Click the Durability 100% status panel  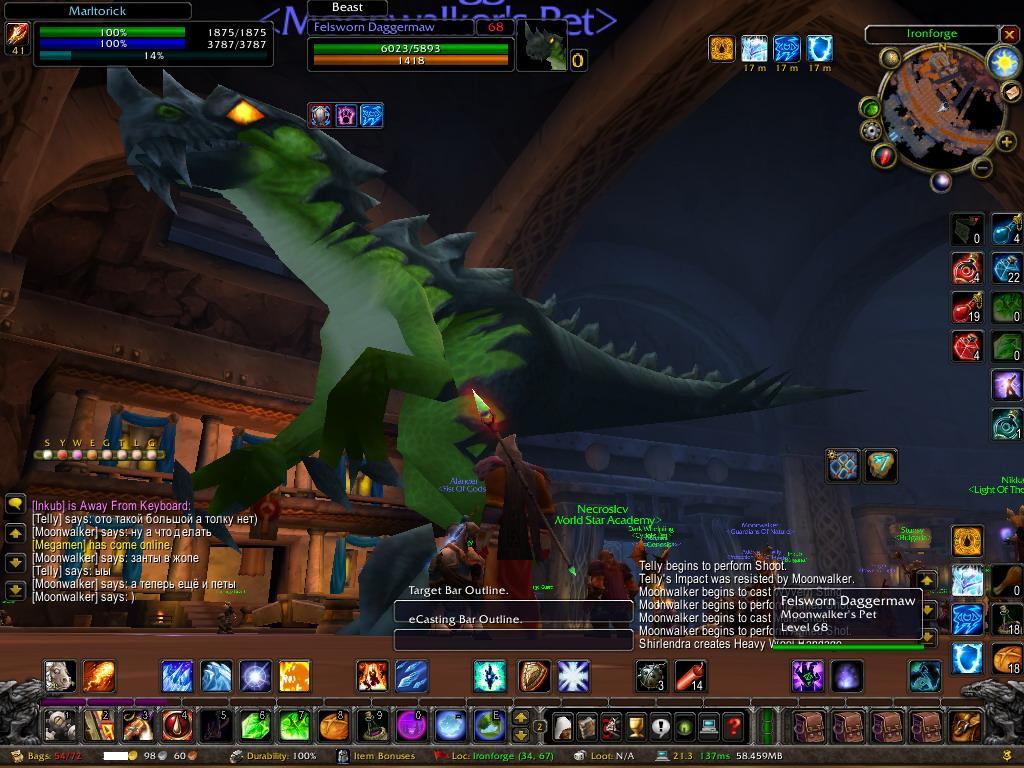coord(273,756)
